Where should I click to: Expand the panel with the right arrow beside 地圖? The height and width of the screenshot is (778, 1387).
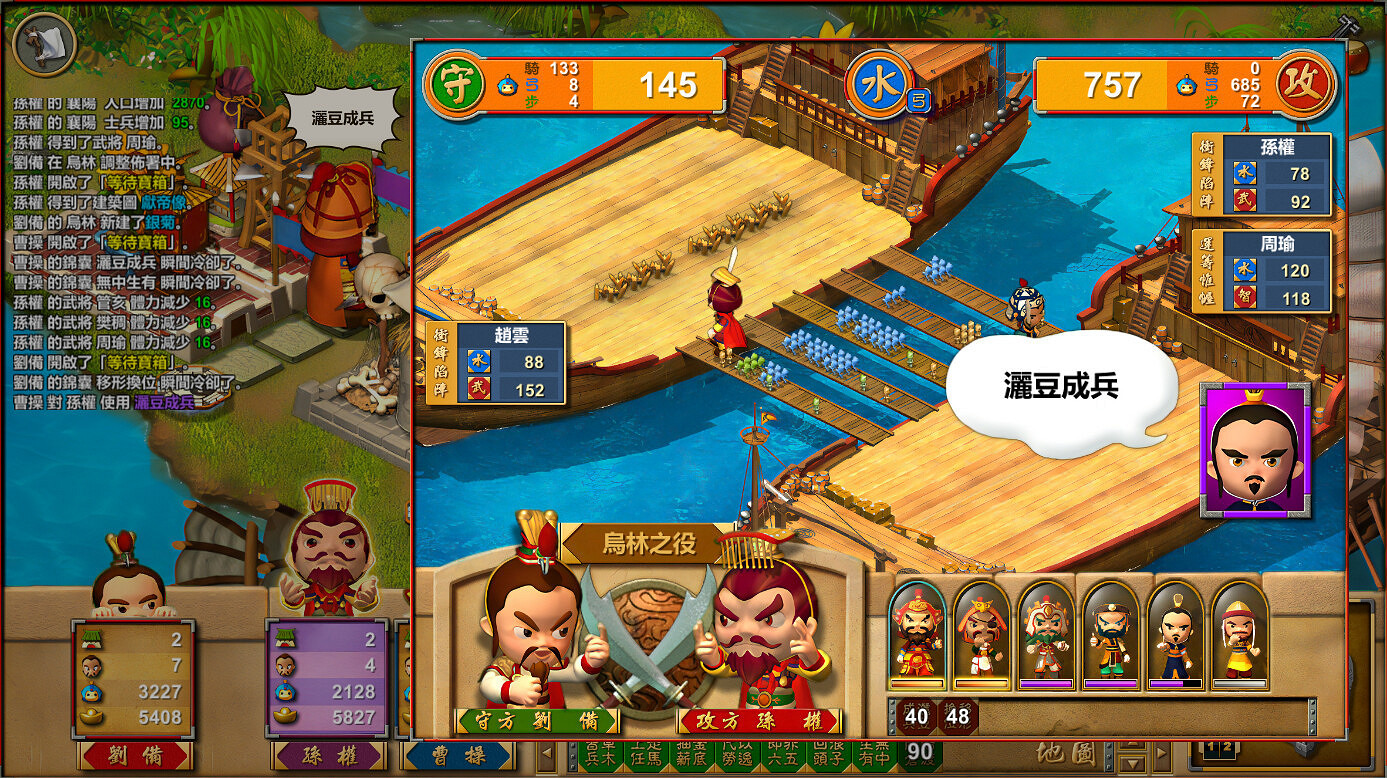tap(1162, 753)
